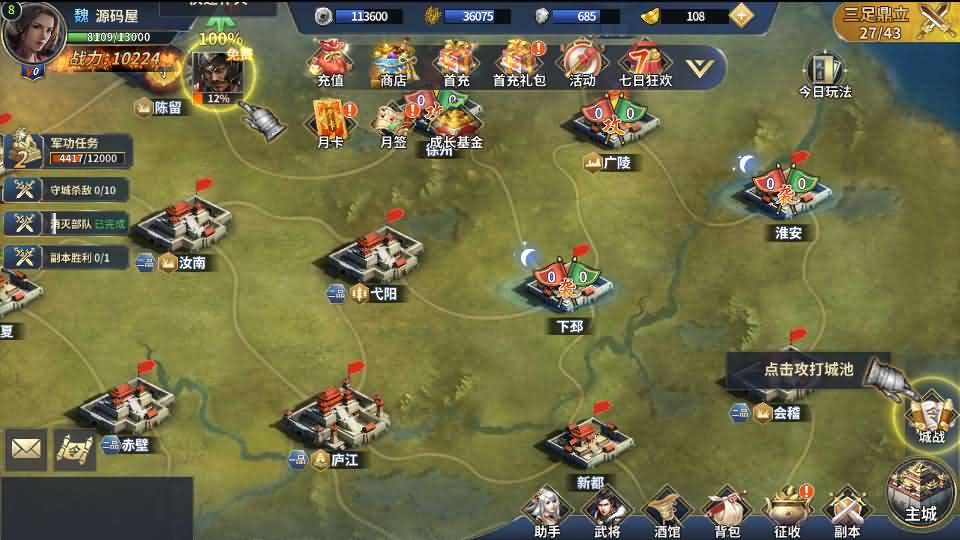Screen dimensions: 960x540
Task: Open the 月签 monthly sign-in
Action: pyautogui.click(x=393, y=124)
